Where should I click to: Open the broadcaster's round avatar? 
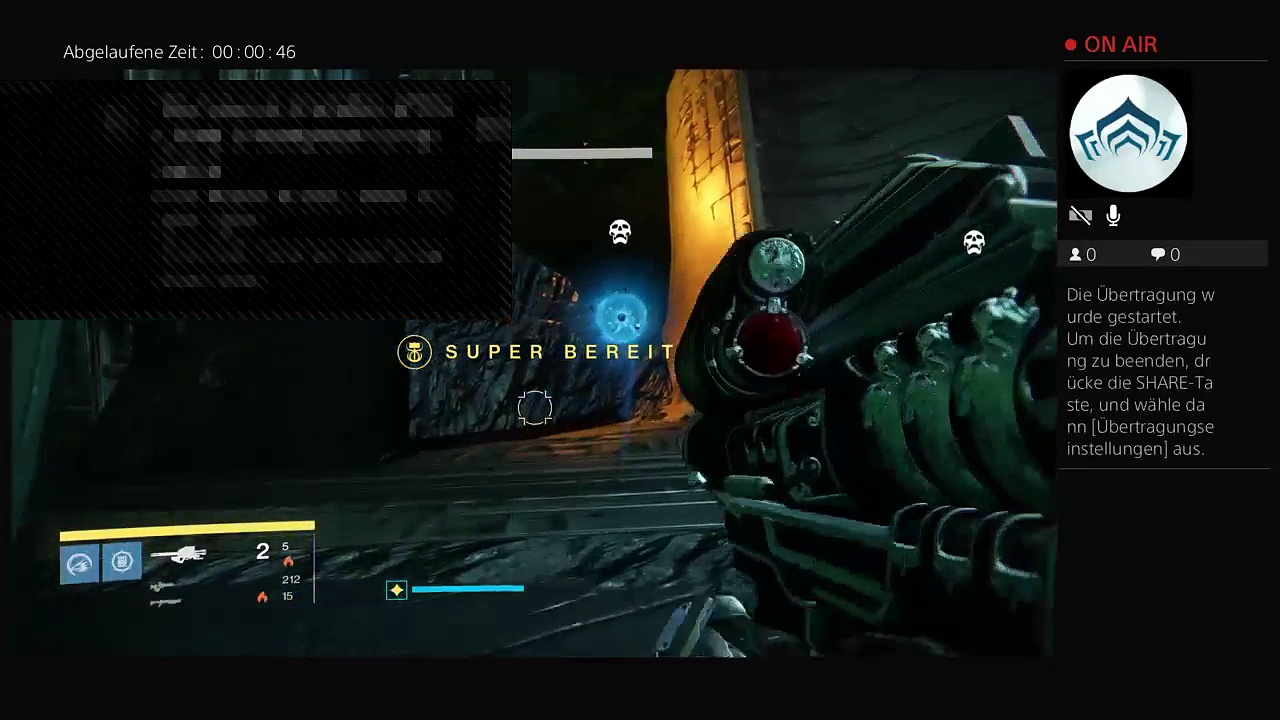click(x=1128, y=133)
